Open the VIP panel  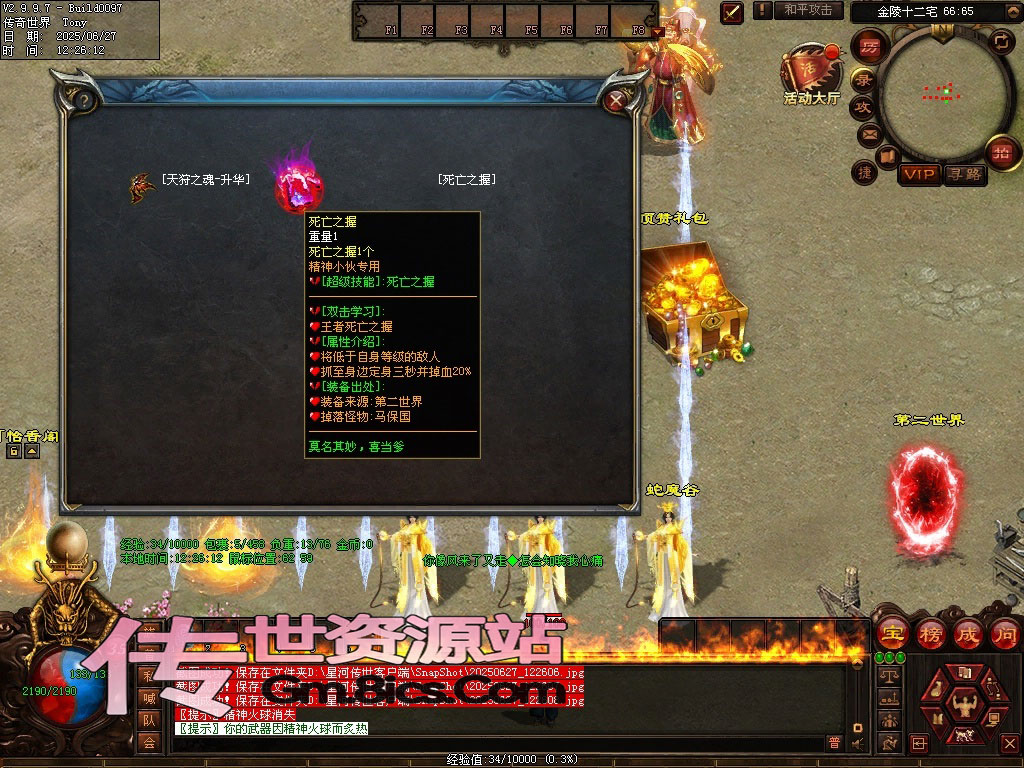919,174
